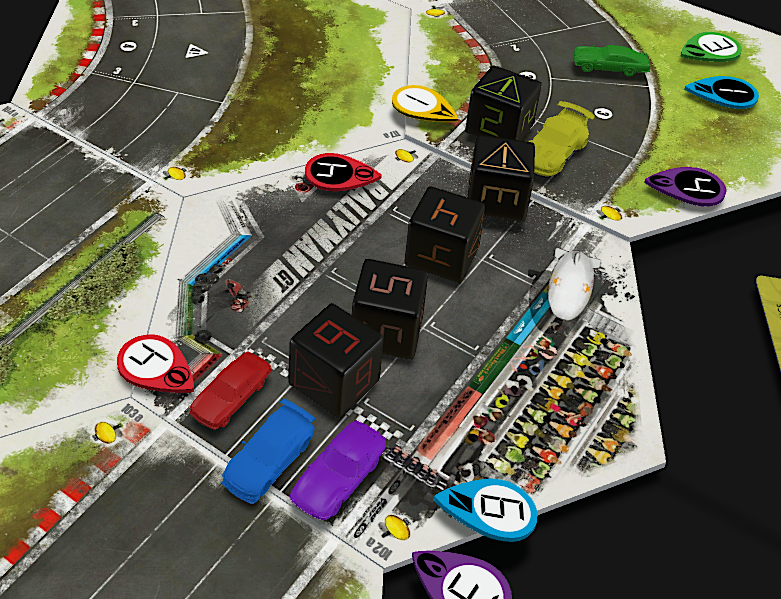Click the blue gear token showing 6
Screen dimensions: 781x599
coord(487,507)
